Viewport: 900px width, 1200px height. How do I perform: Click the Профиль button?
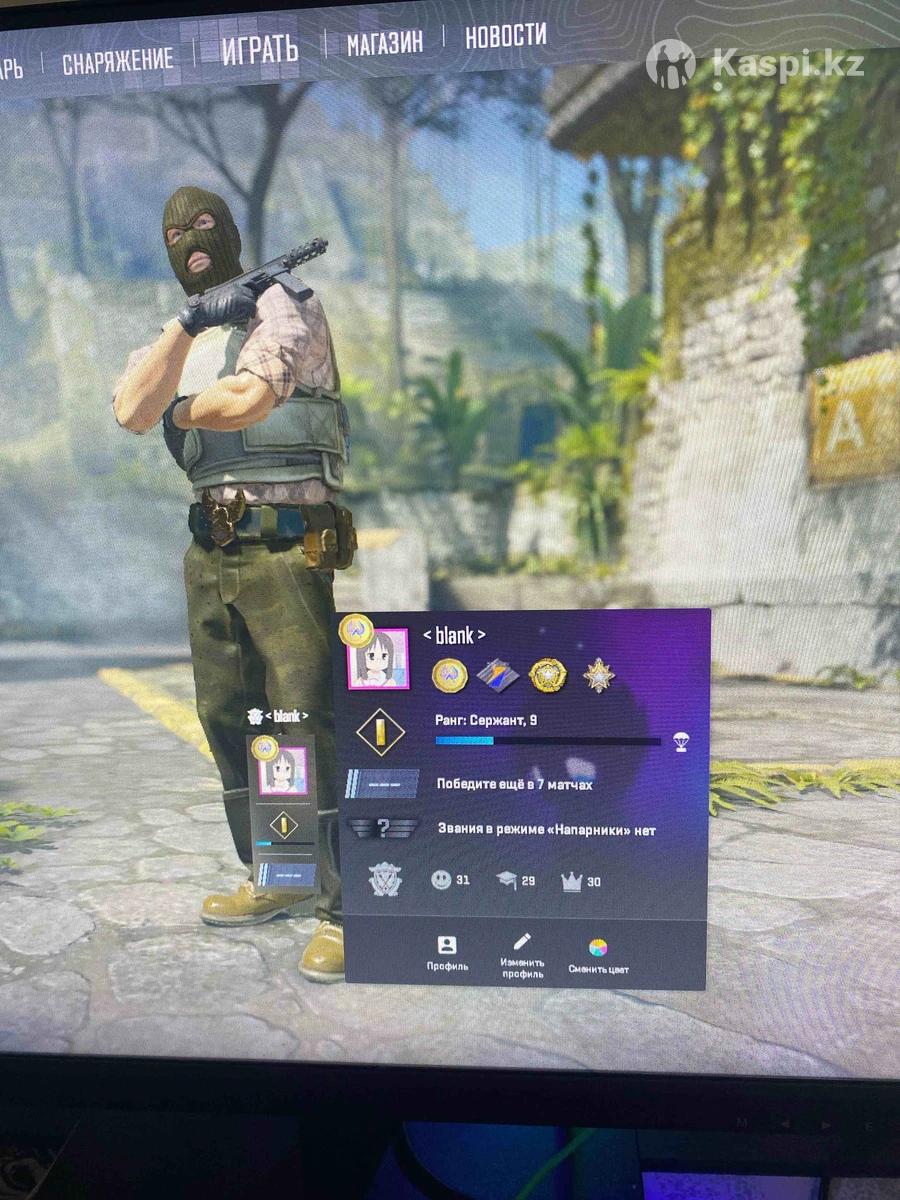pos(447,954)
